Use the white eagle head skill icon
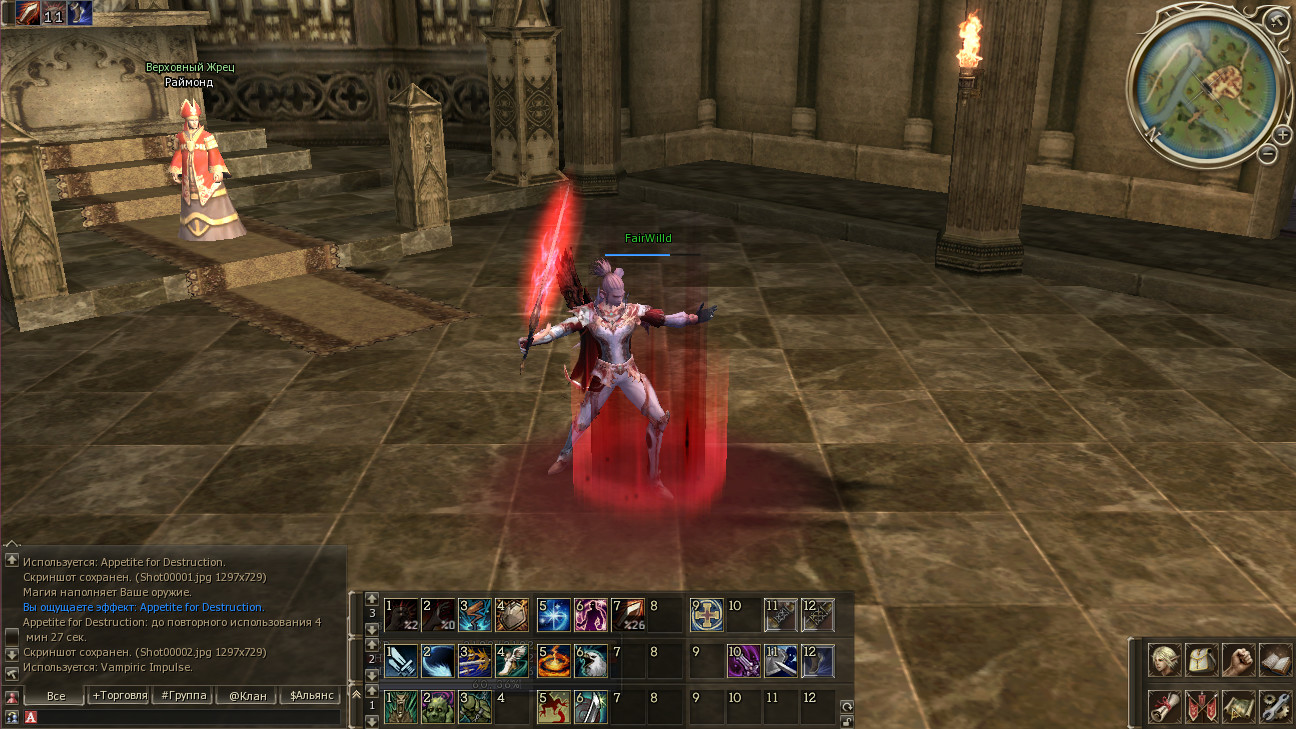This screenshot has height=729, width=1296. click(x=591, y=661)
